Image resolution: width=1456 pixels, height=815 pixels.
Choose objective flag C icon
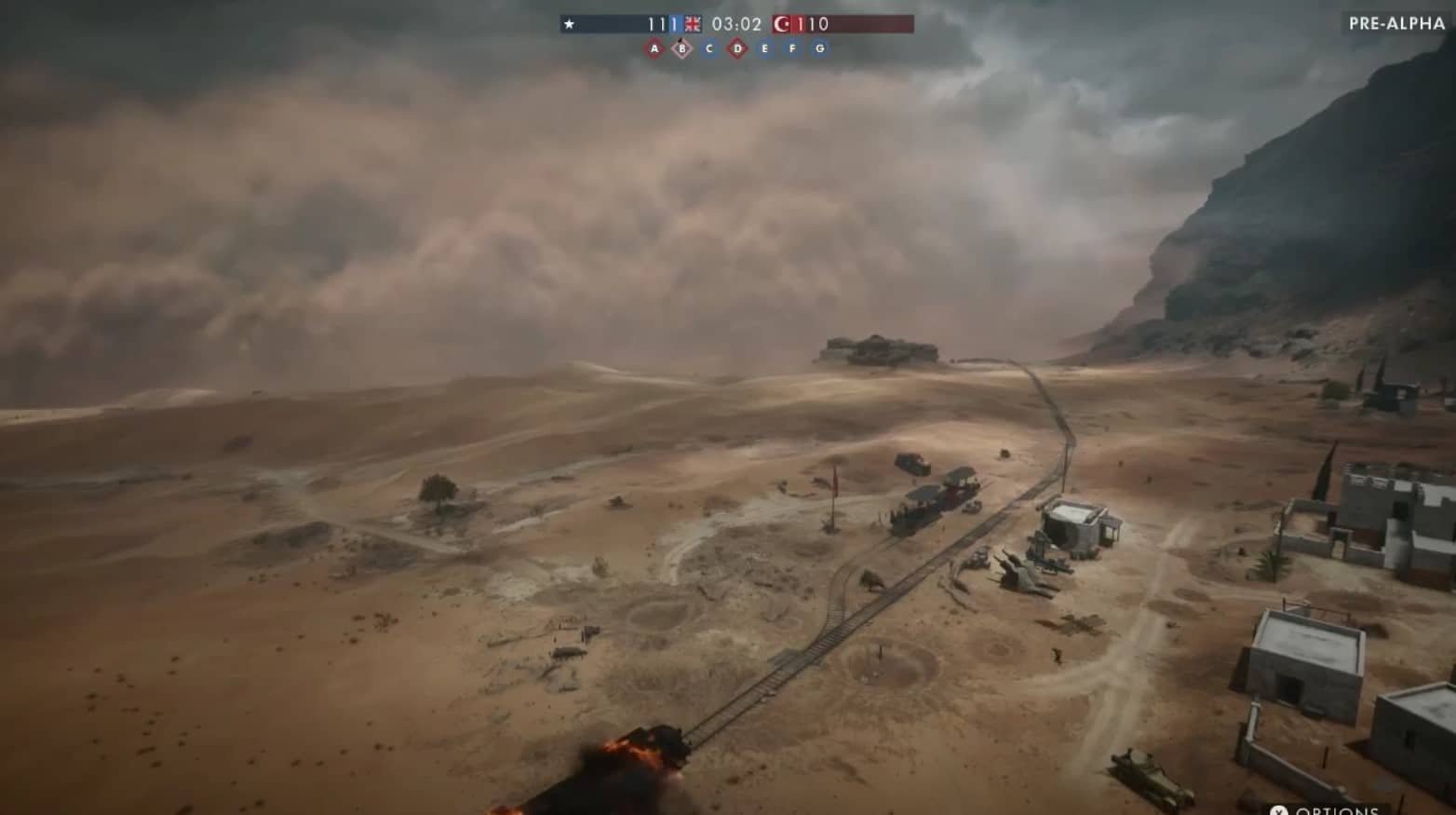click(709, 48)
